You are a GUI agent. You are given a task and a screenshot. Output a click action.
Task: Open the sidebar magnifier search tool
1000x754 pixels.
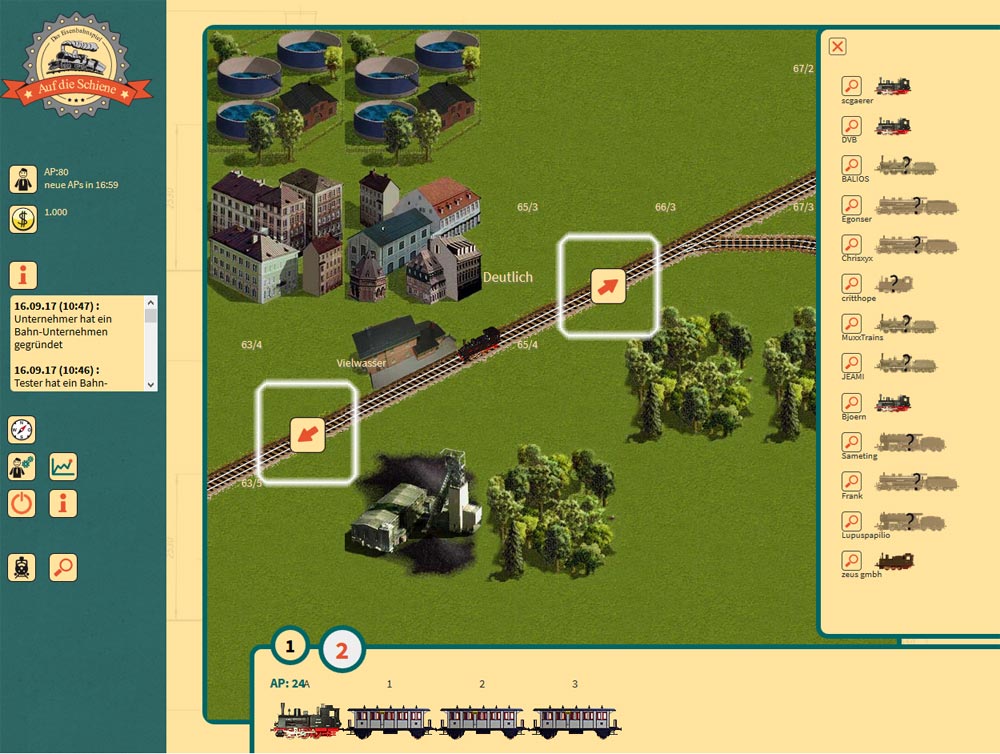tap(63, 567)
